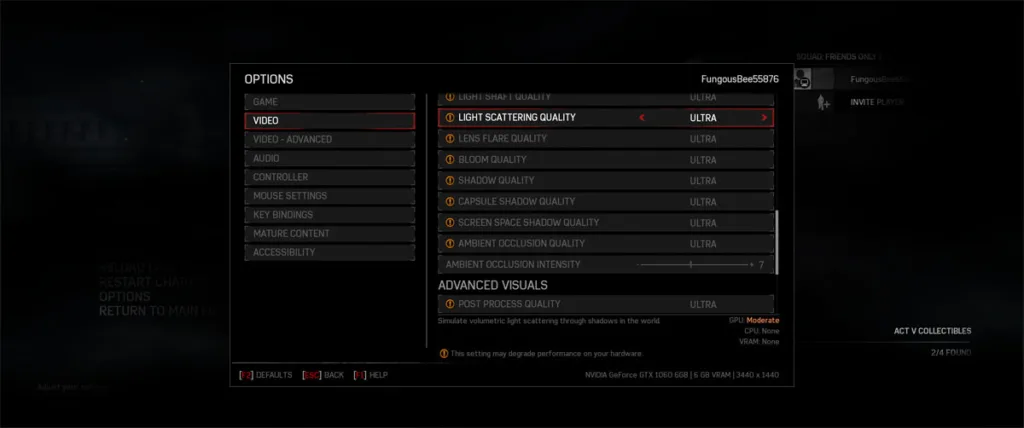Open Mature Content options
The image size is (1024, 428).
click(329, 234)
